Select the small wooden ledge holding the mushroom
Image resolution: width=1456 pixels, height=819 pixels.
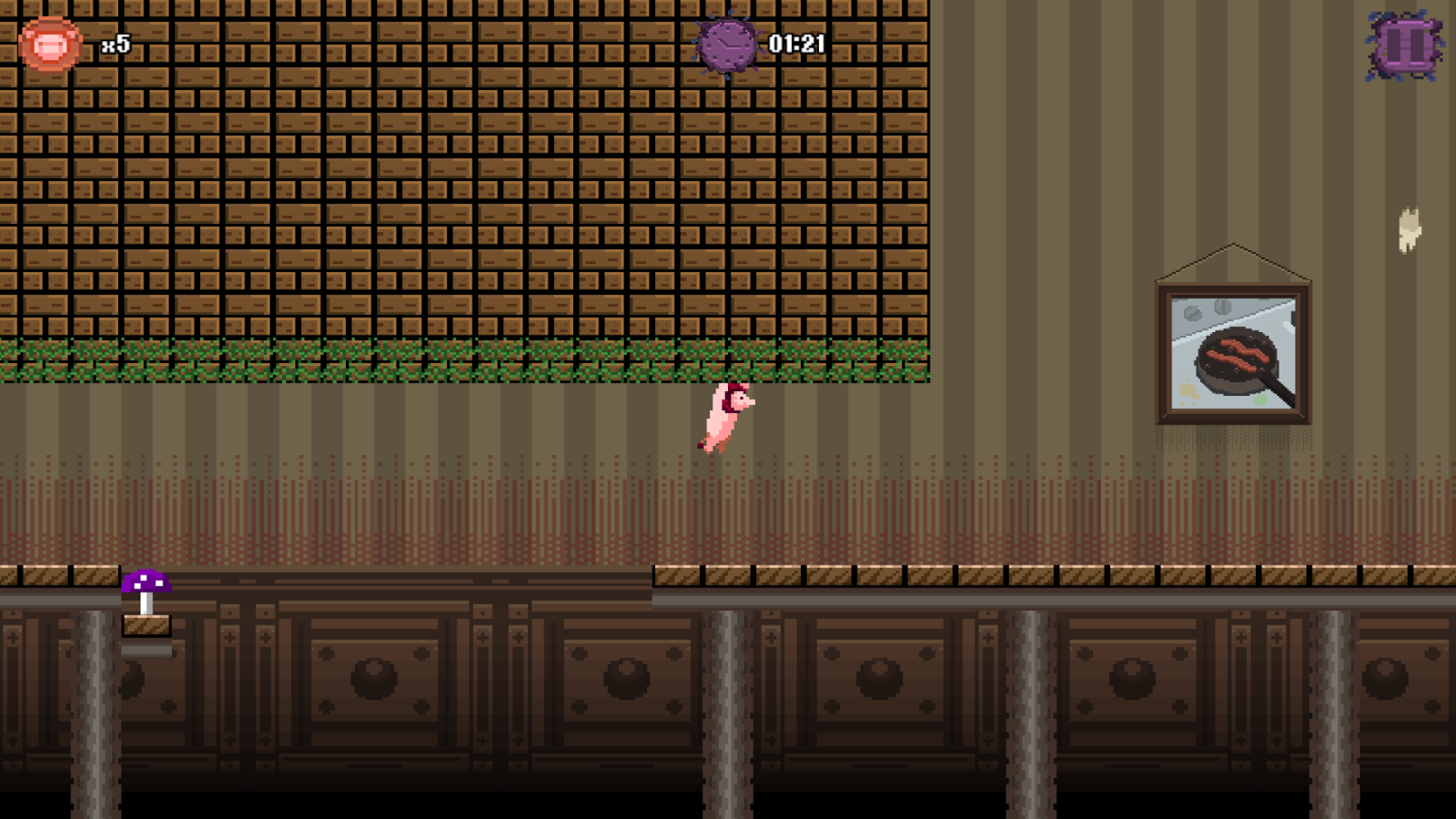click(146, 626)
